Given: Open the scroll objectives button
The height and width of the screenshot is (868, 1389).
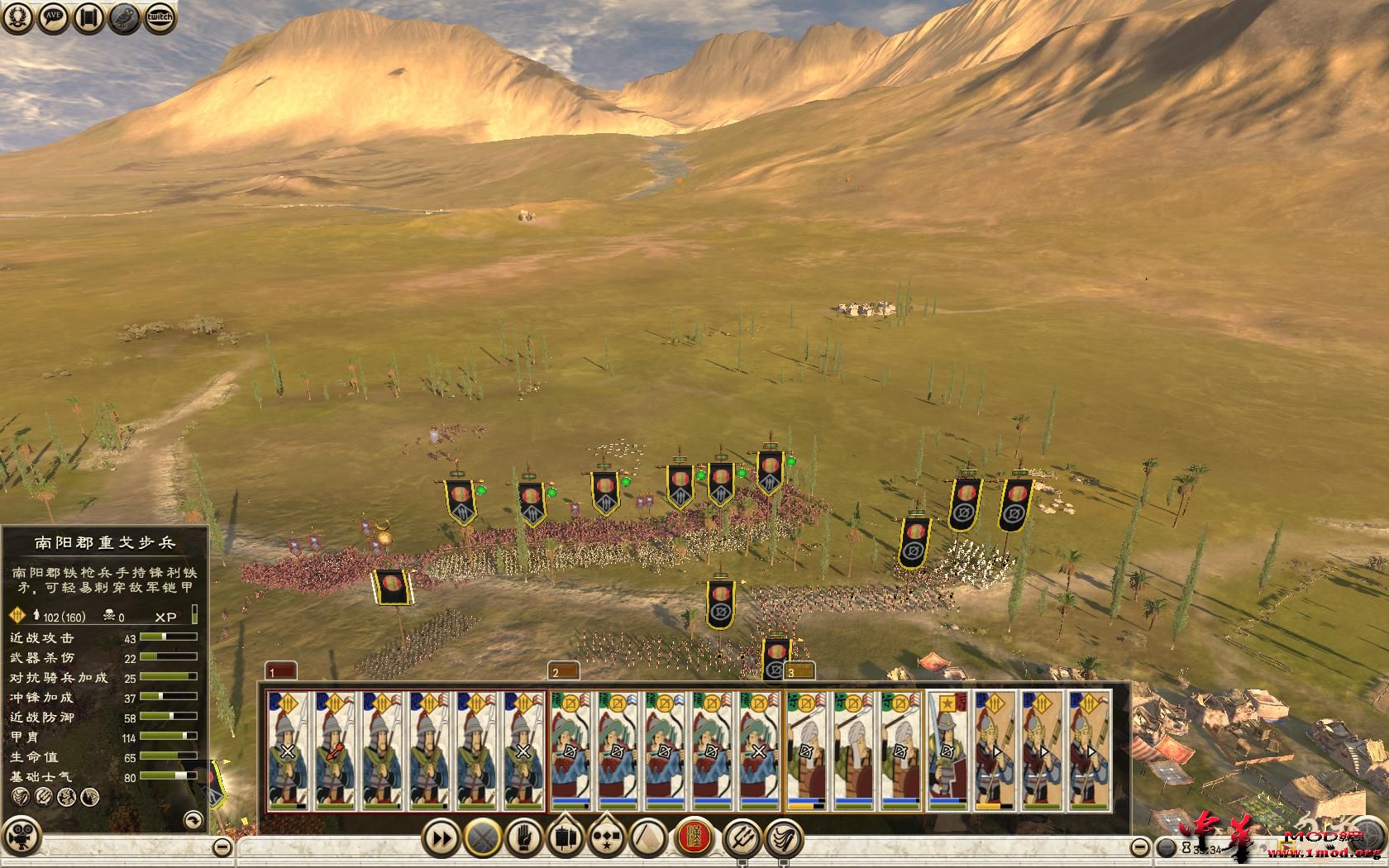Looking at the screenshot, I should pyautogui.click(x=89, y=17).
